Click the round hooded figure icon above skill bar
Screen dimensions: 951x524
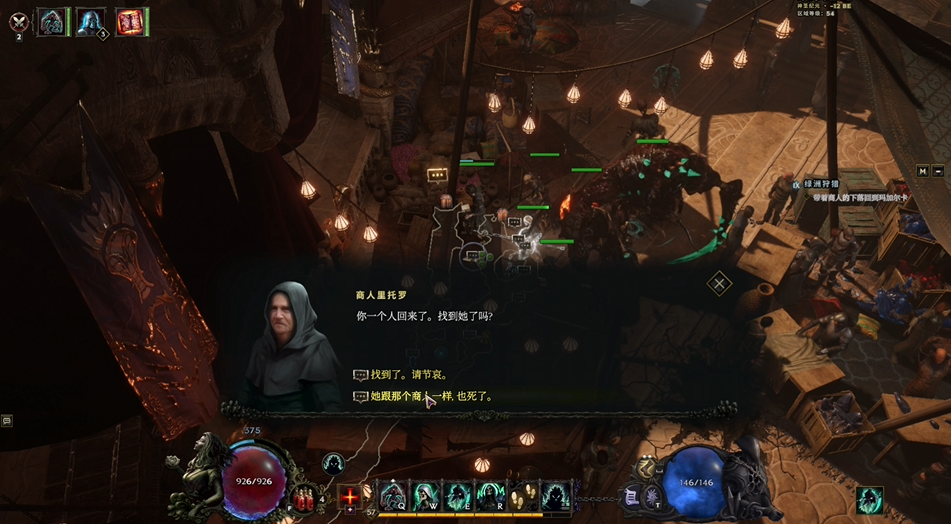[x=333, y=462]
